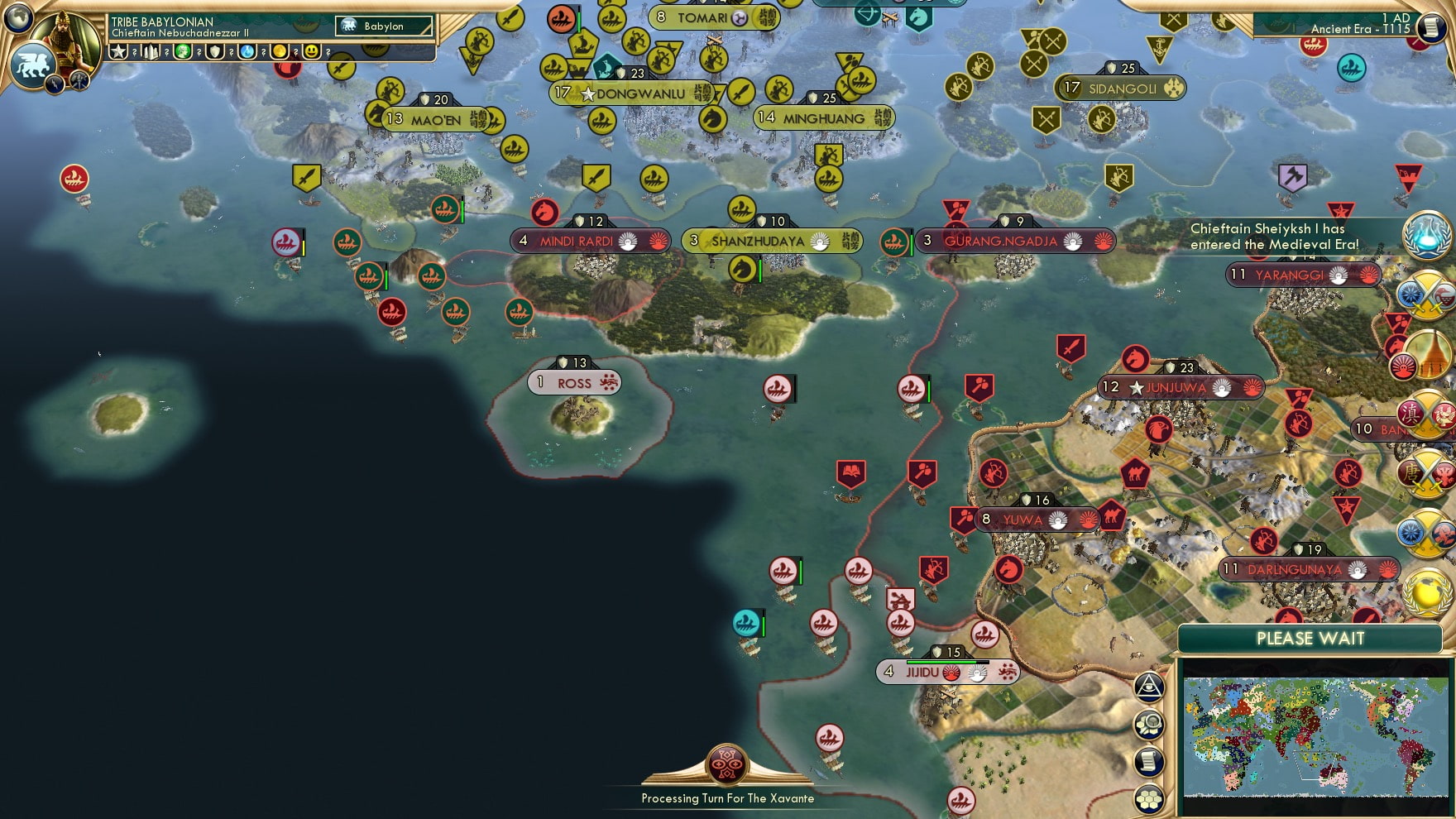The width and height of the screenshot is (1456, 819).
Task: Click the green culture indicator in the top bar
Action: pos(182,53)
